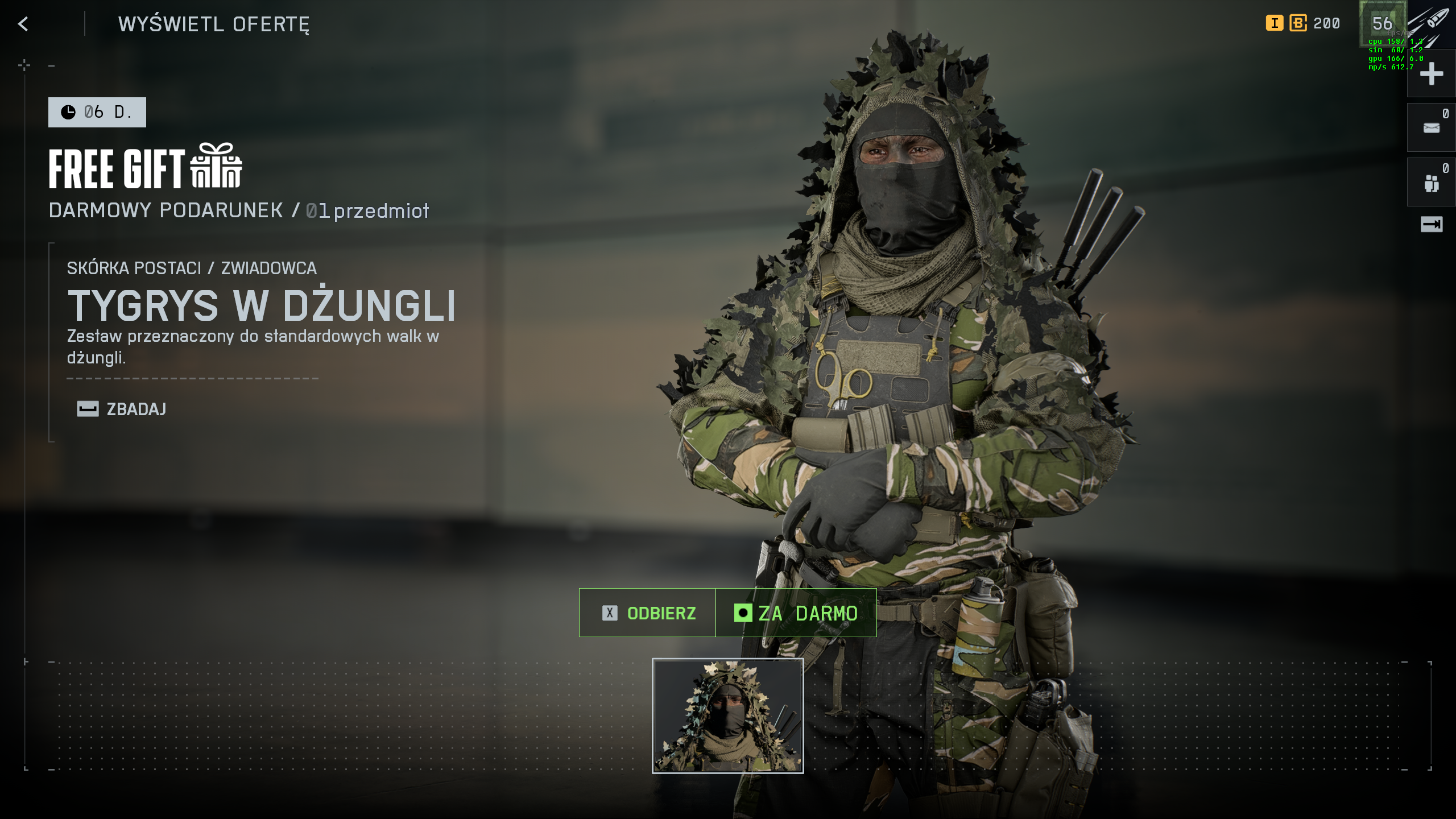Open the envelope messages icon

point(1431,128)
